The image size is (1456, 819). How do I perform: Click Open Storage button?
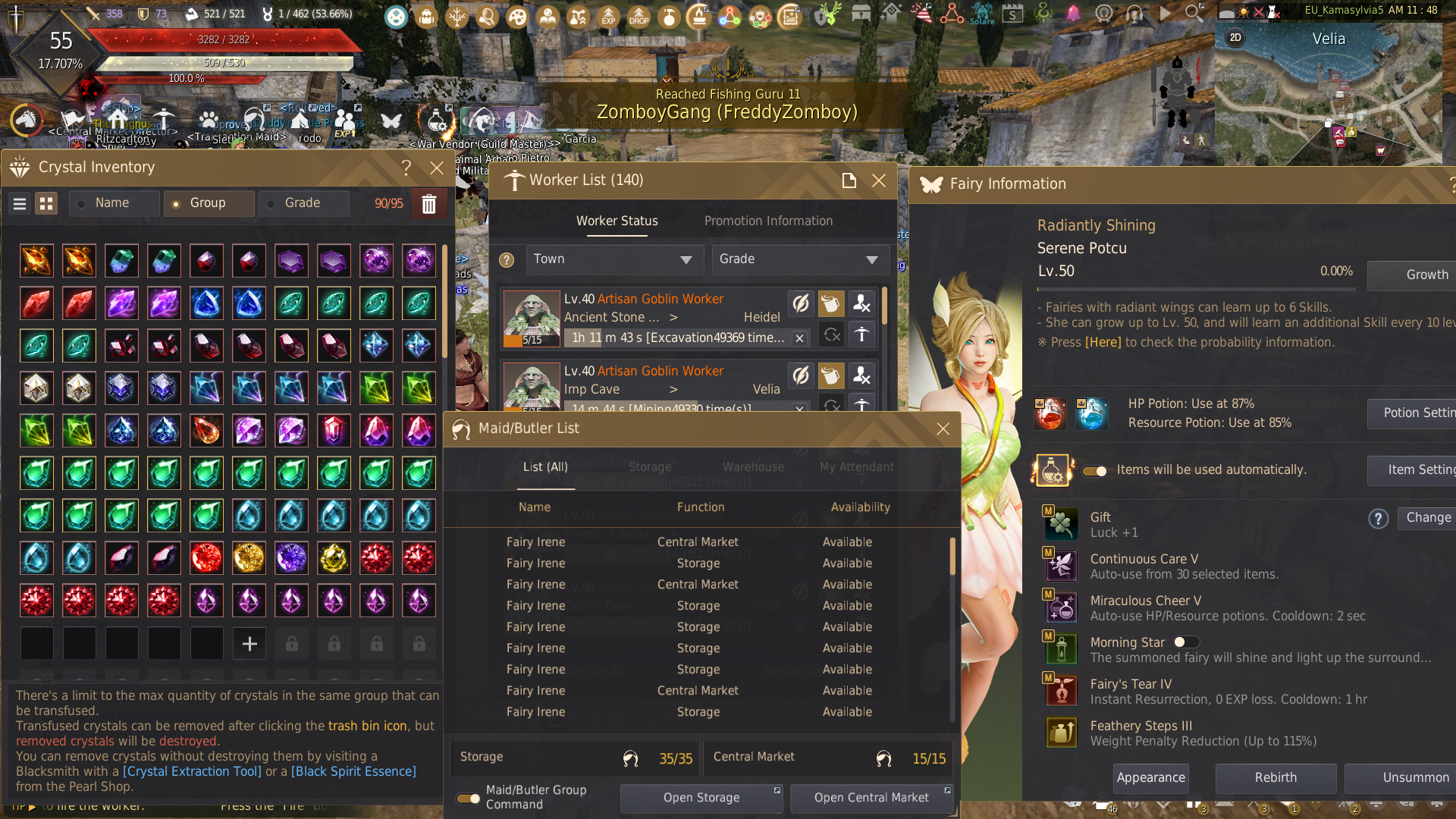pyautogui.click(x=701, y=798)
